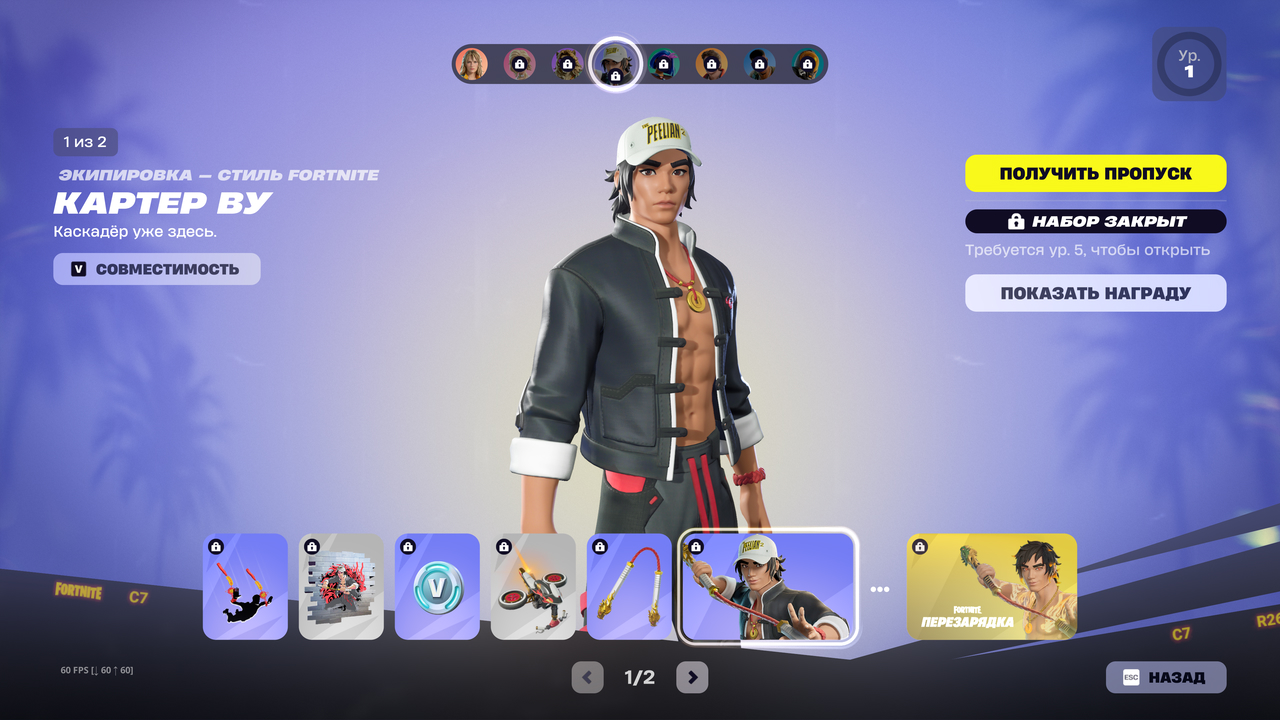This screenshot has height=720, width=1280.
Task: Choose the broken brick wall spray reward
Action: point(341,587)
